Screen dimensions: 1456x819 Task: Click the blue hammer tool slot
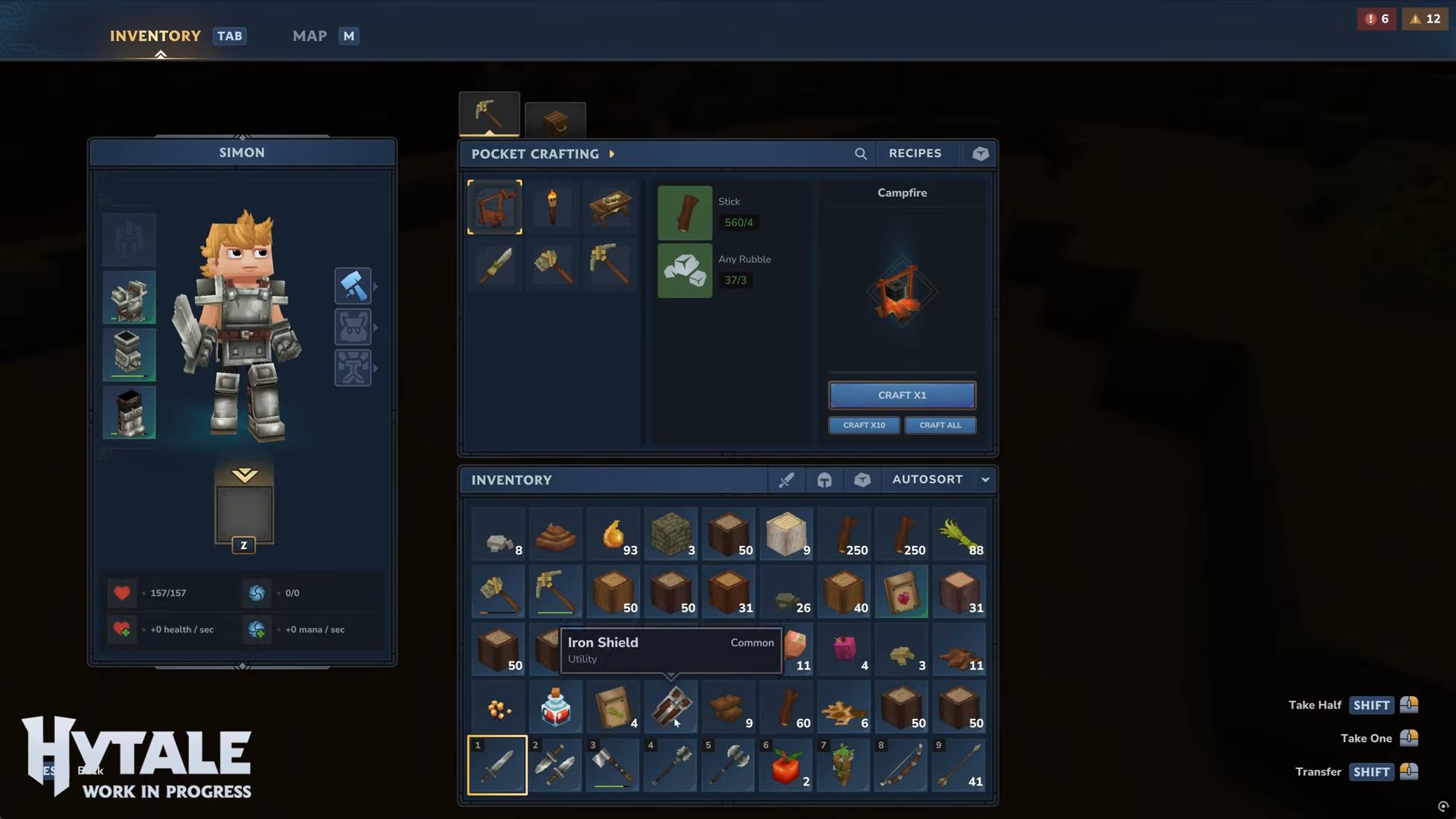(x=353, y=286)
